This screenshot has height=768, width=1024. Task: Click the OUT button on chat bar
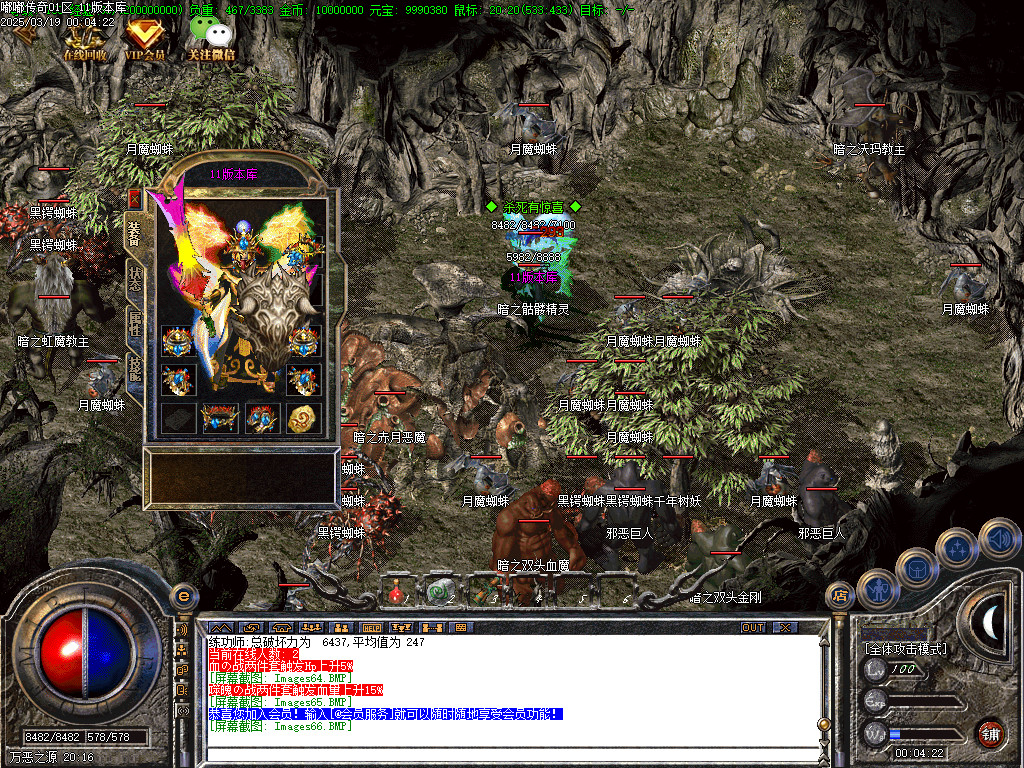point(752,627)
